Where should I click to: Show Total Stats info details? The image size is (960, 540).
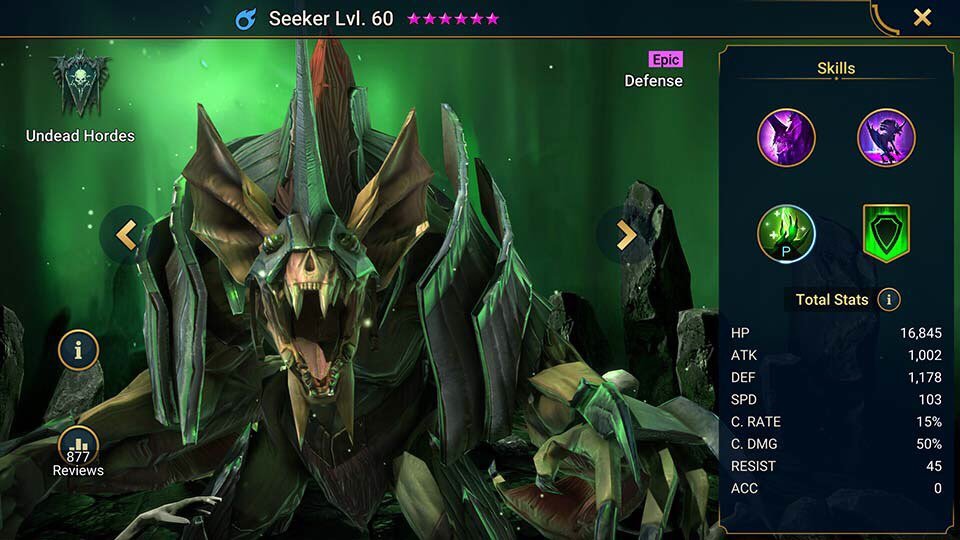(x=888, y=299)
